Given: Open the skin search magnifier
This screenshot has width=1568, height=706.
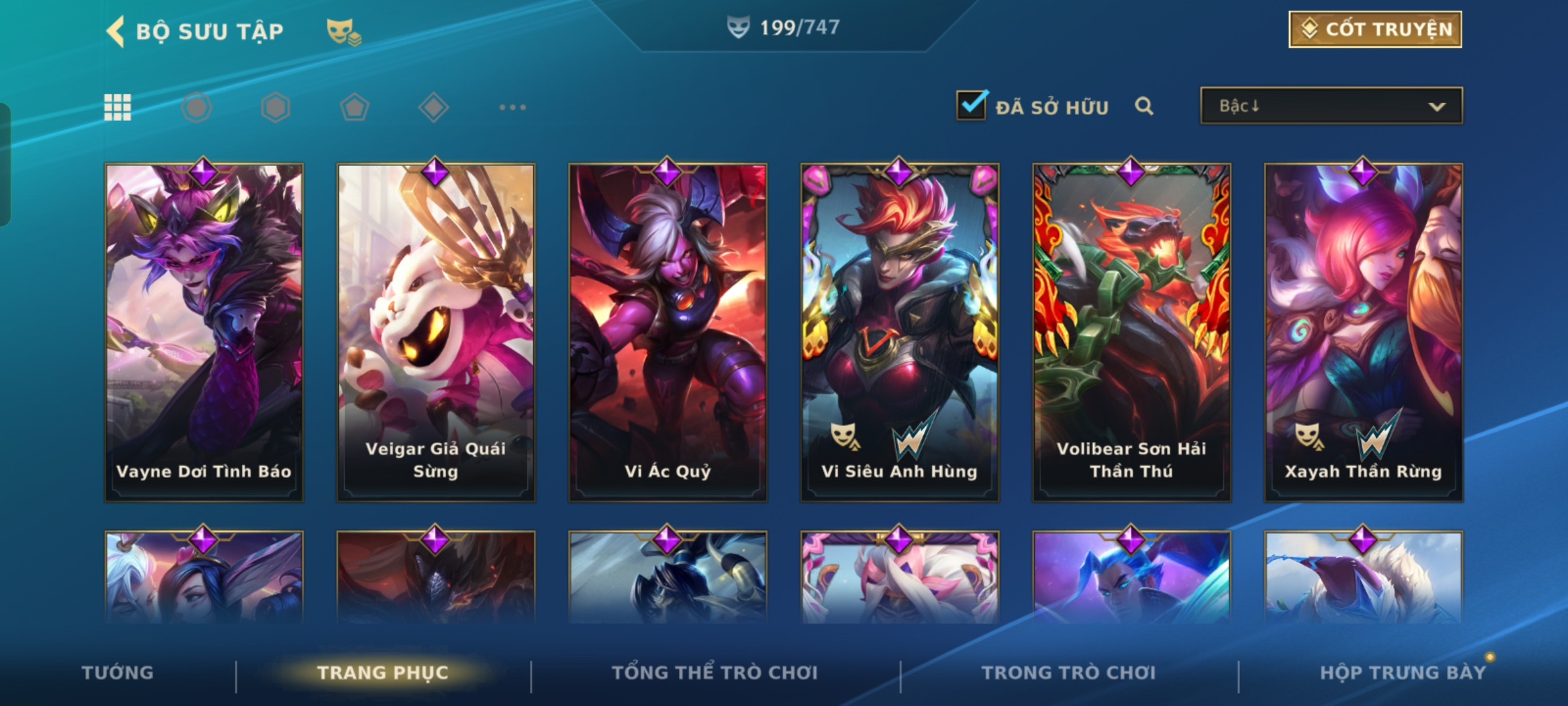Looking at the screenshot, I should click(1143, 106).
